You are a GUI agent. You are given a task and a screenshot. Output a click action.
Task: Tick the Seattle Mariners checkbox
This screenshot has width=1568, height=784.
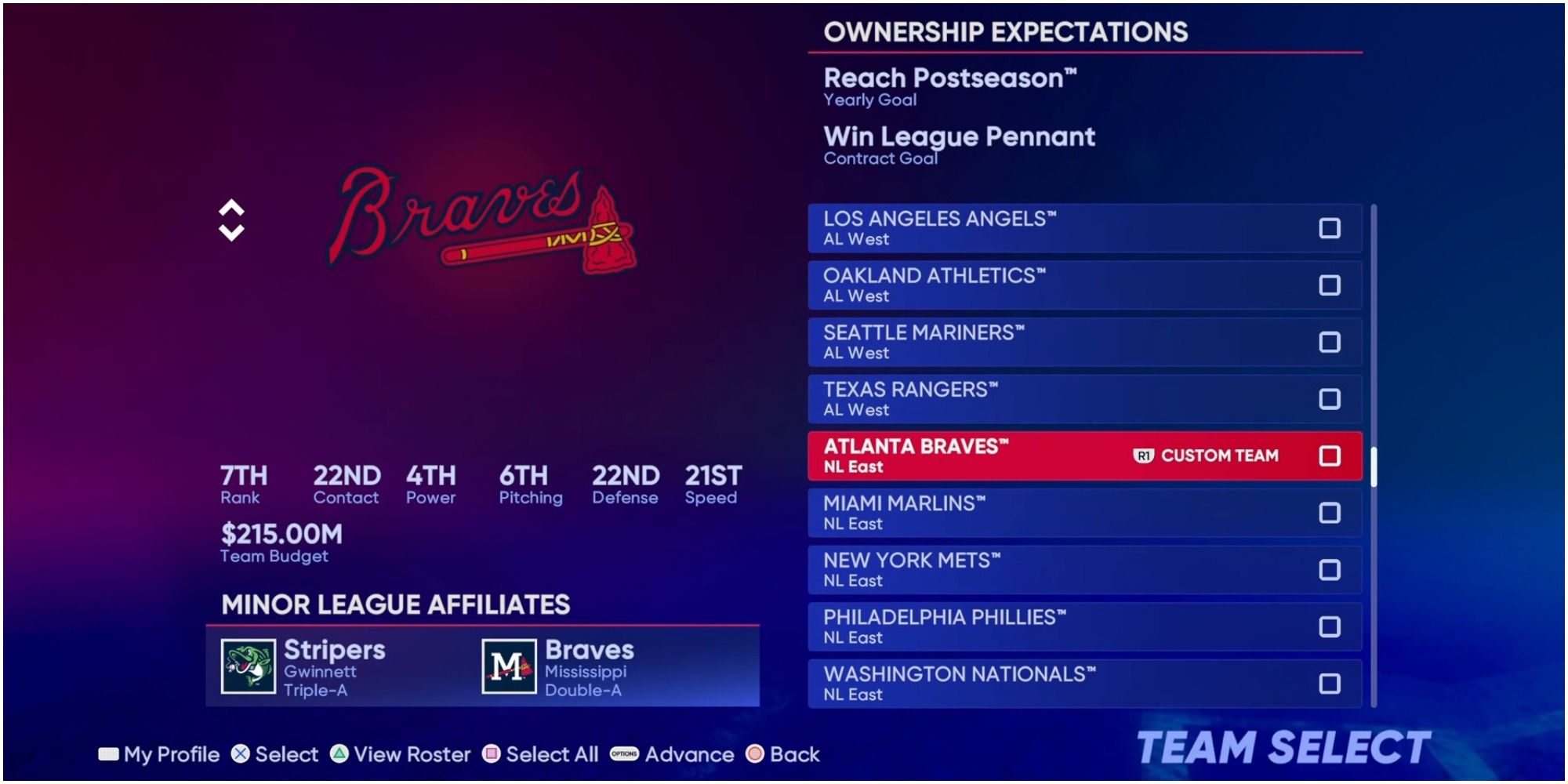[1330, 342]
